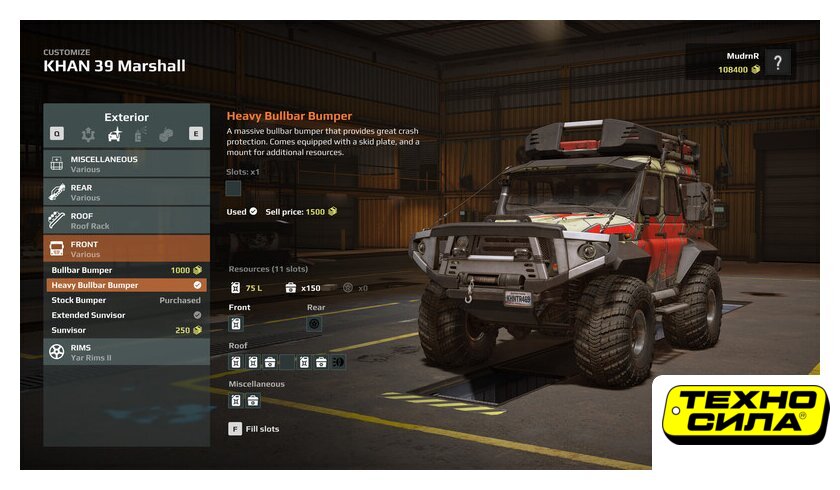
Task: Purchase the Sunvisor for 250
Action: pos(126,330)
